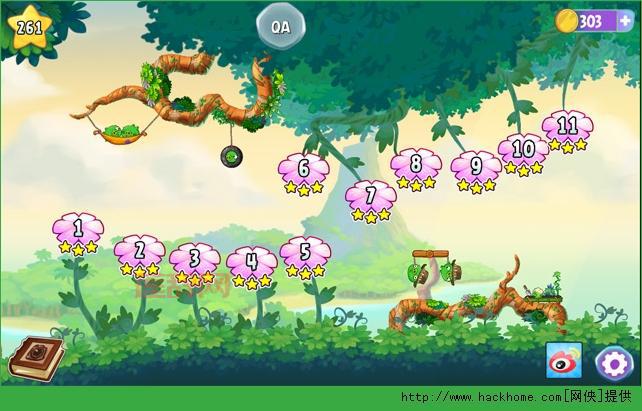This screenshot has width=642, height=411.
Task: Play level 8
Action: pos(415,166)
